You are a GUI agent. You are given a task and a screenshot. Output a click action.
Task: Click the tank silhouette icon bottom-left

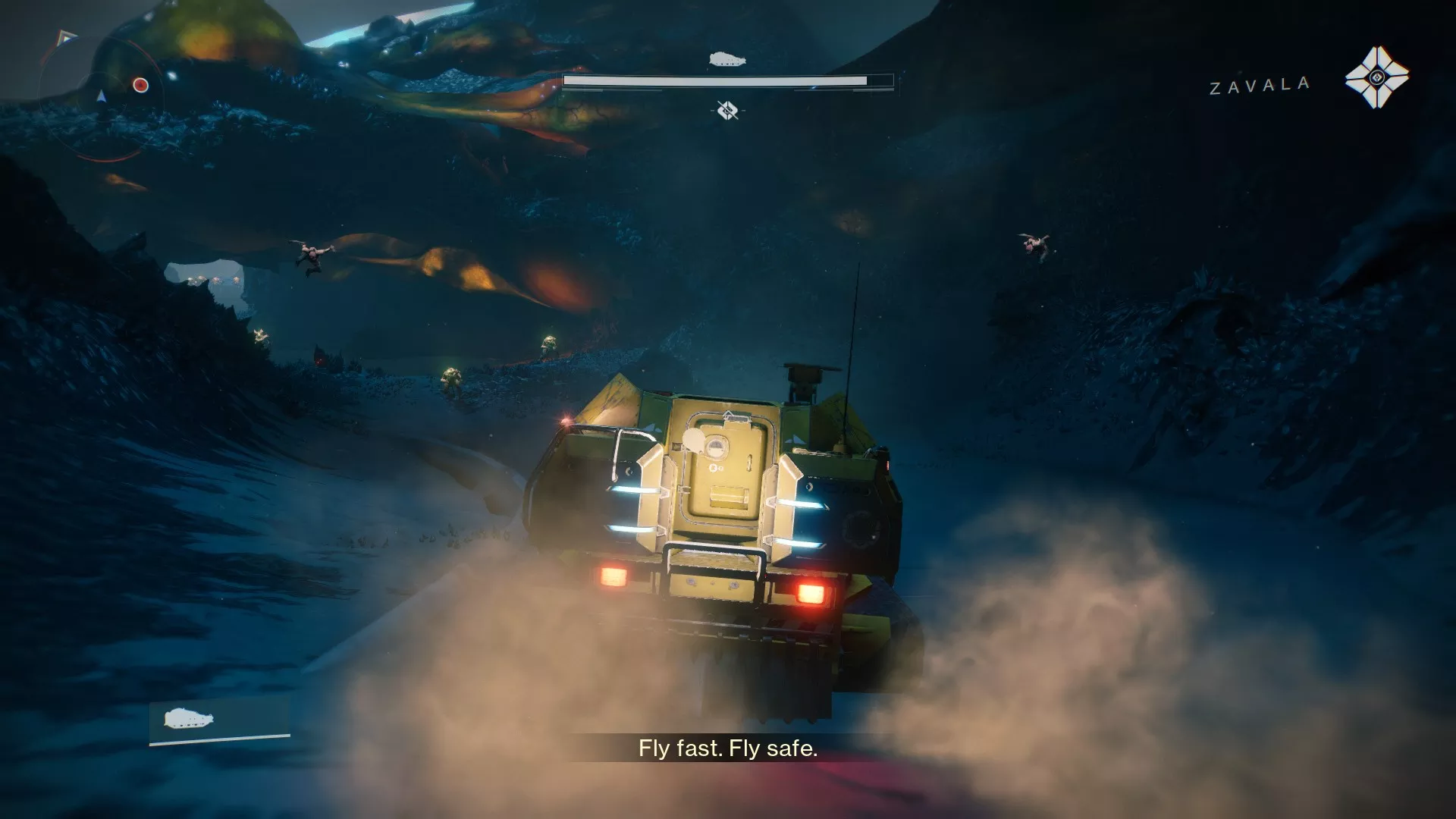(187, 716)
